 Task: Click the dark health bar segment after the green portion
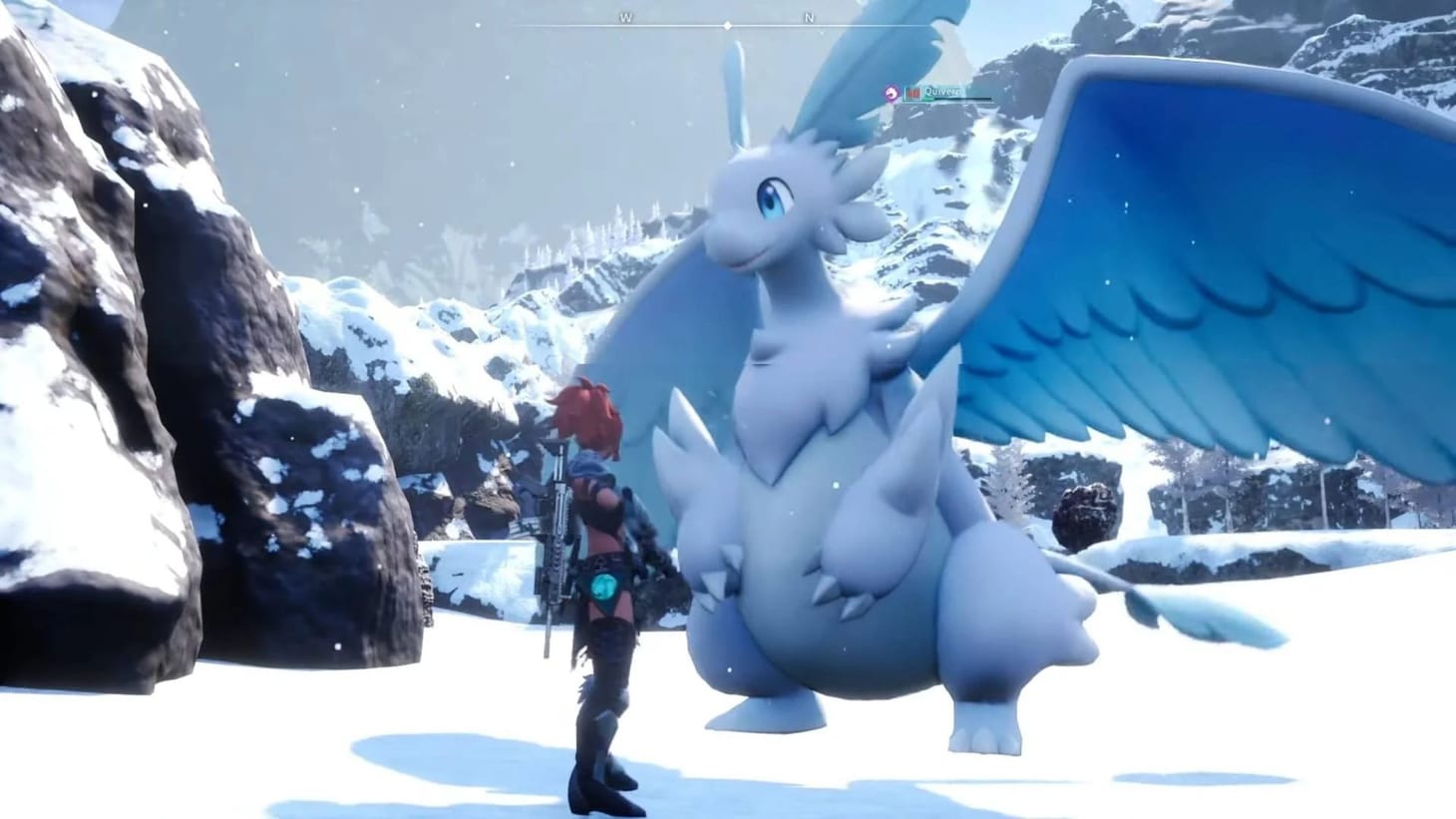962,98
